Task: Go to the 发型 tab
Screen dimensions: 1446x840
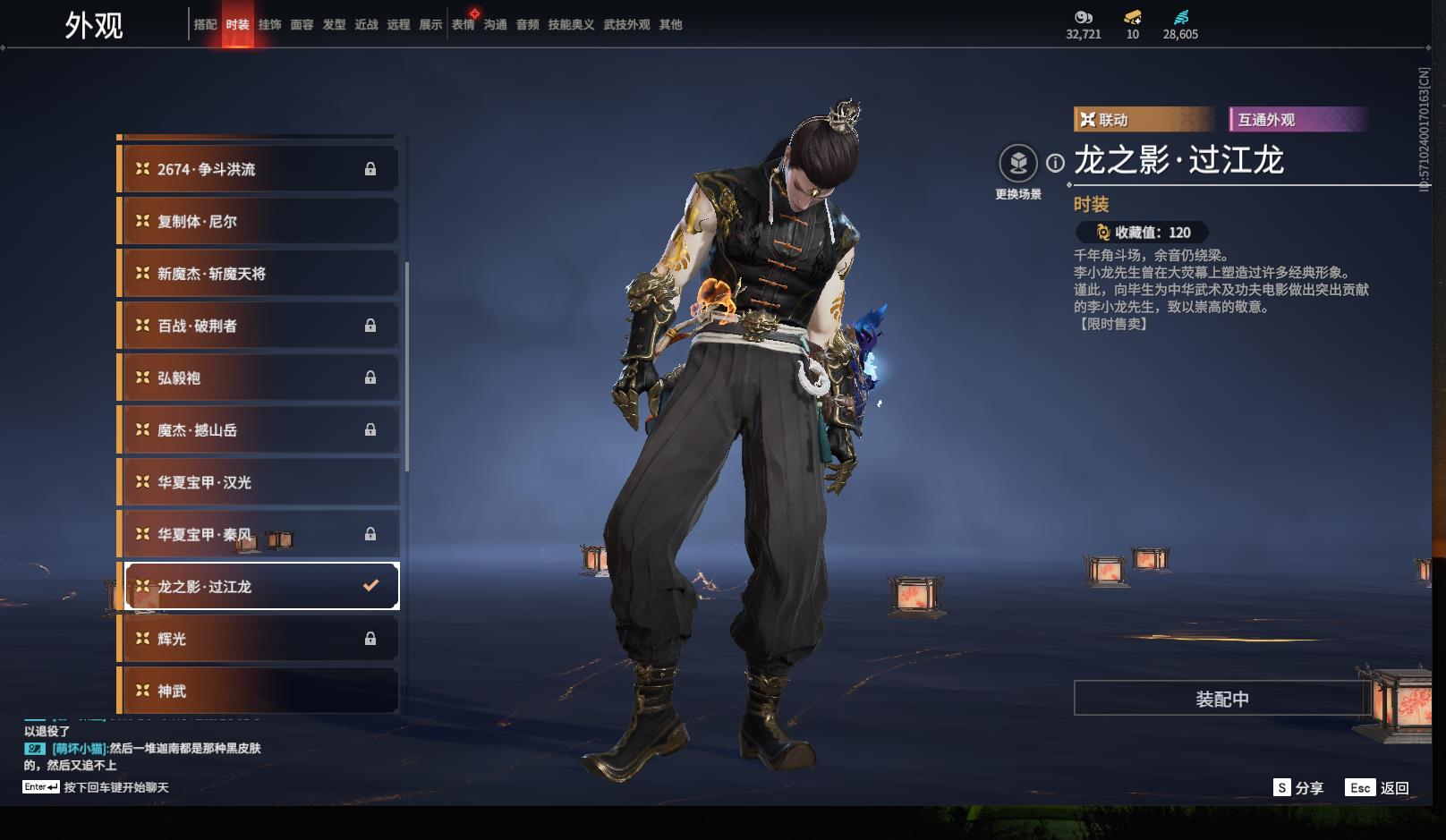Action: coord(334,25)
